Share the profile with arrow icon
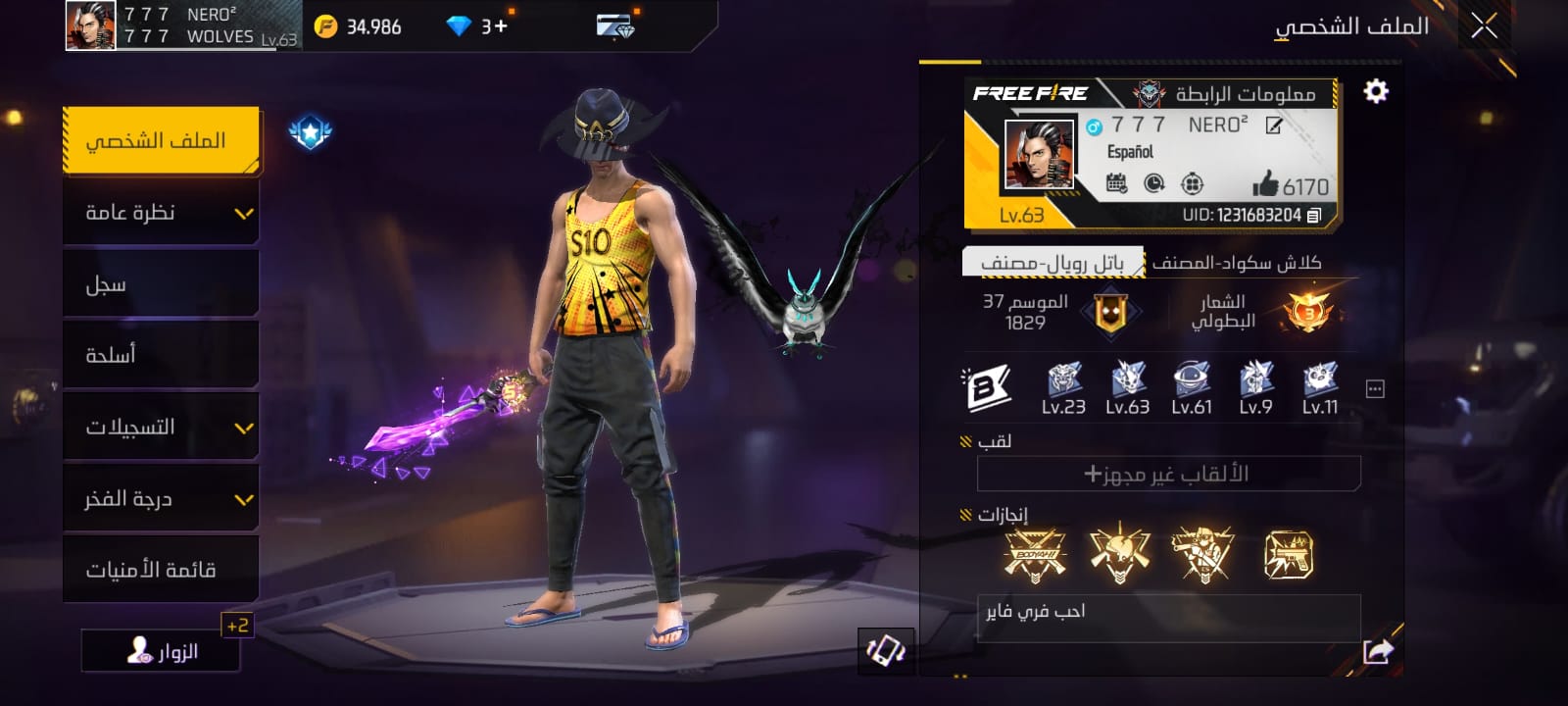The height and width of the screenshot is (706, 1568). click(1378, 650)
